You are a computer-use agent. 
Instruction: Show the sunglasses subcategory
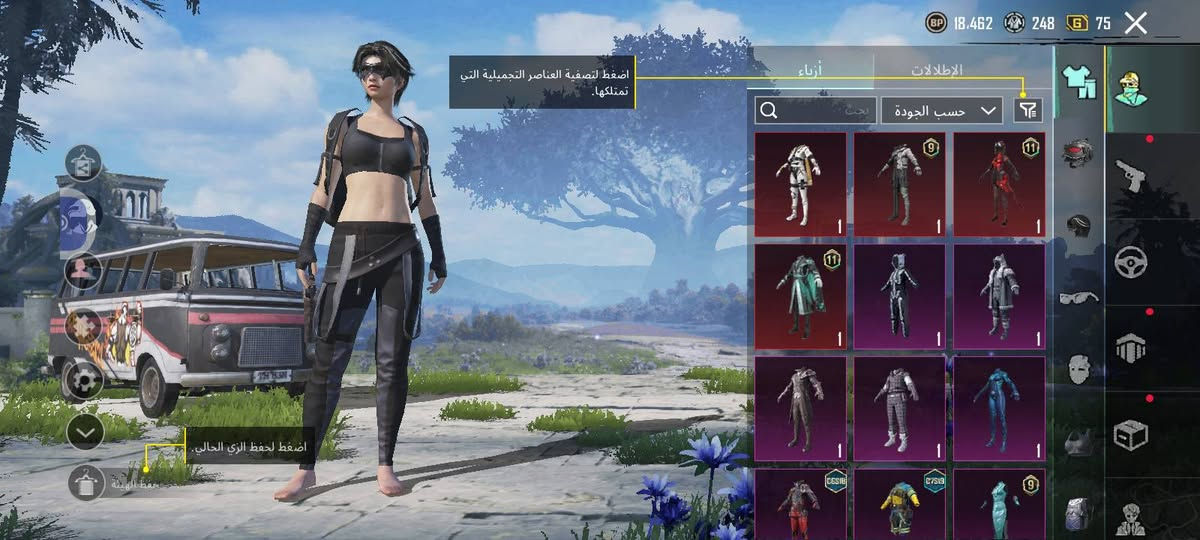click(1078, 297)
